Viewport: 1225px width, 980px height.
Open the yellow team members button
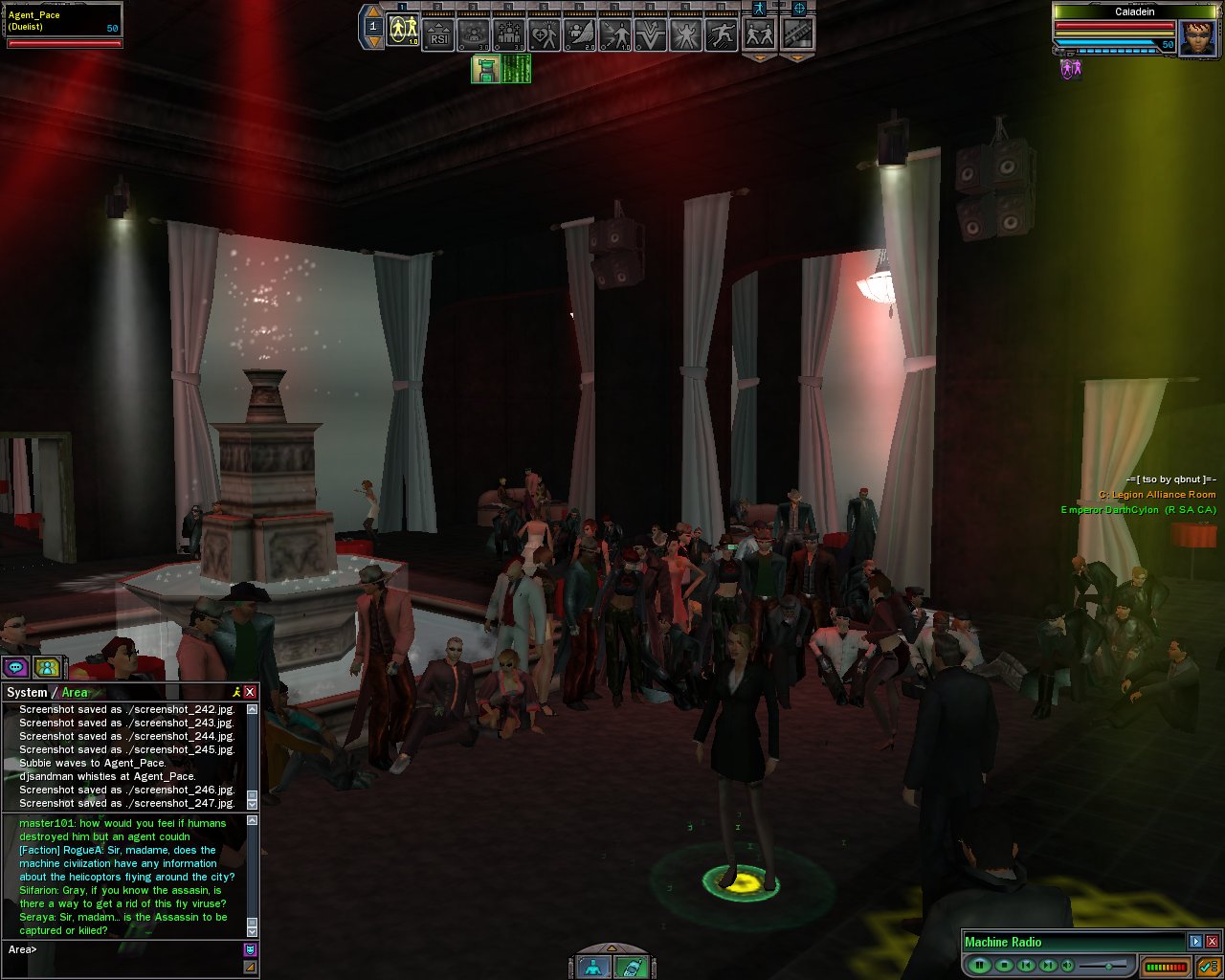(46, 667)
